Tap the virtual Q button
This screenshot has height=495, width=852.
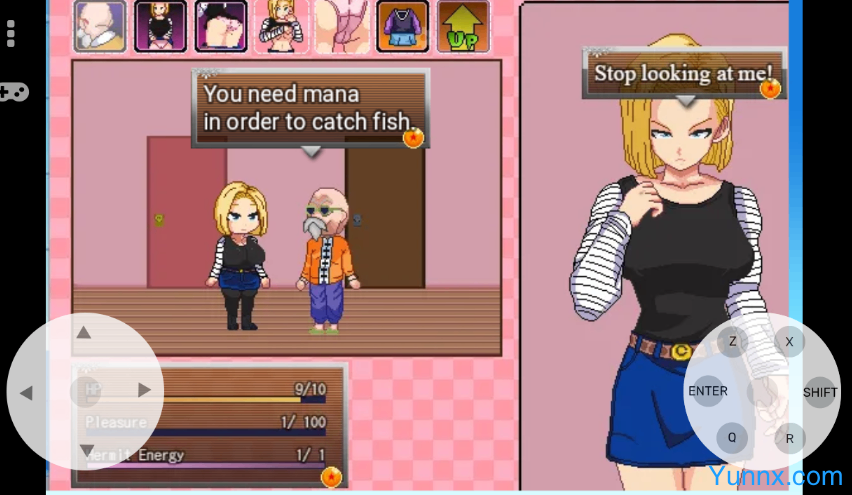click(732, 437)
